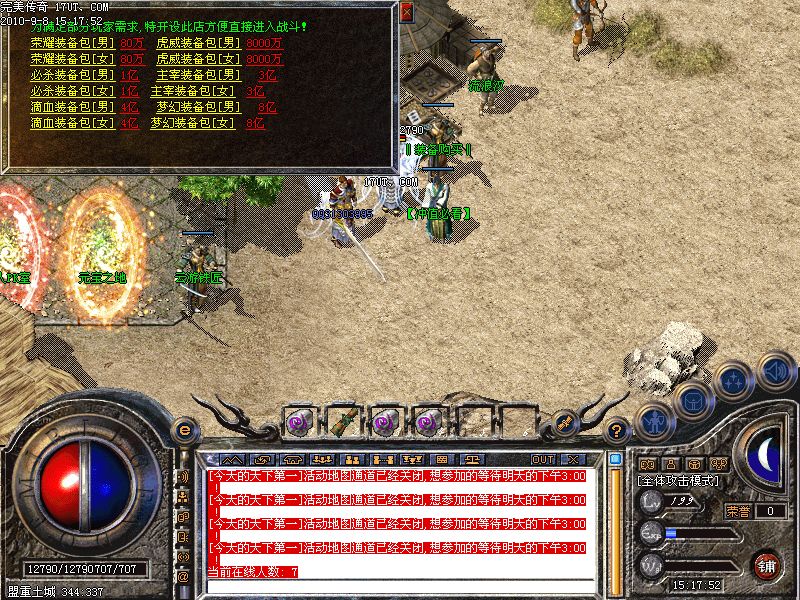Click the '@' chat channel button
800x600 pixels.
(184, 577)
